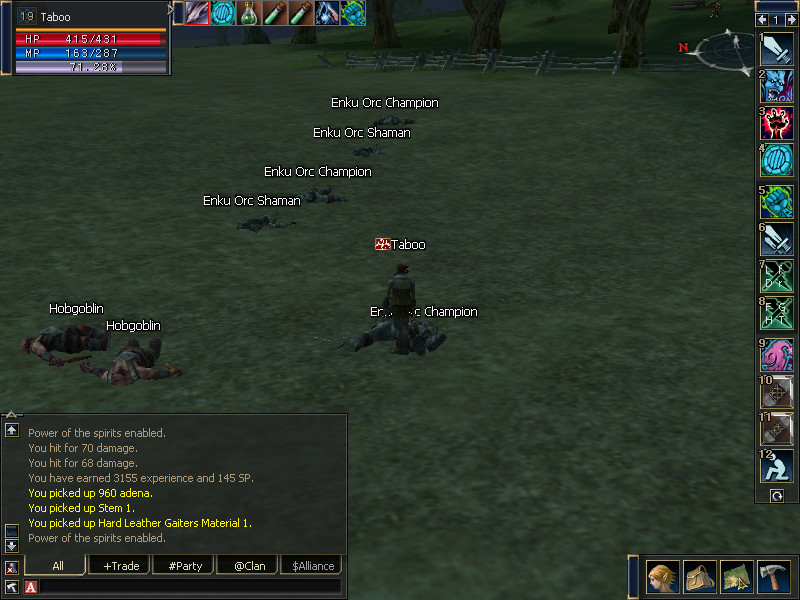800x600 pixels.
Task: Use the sitting figure action in slot 12
Action: coord(777,466)
